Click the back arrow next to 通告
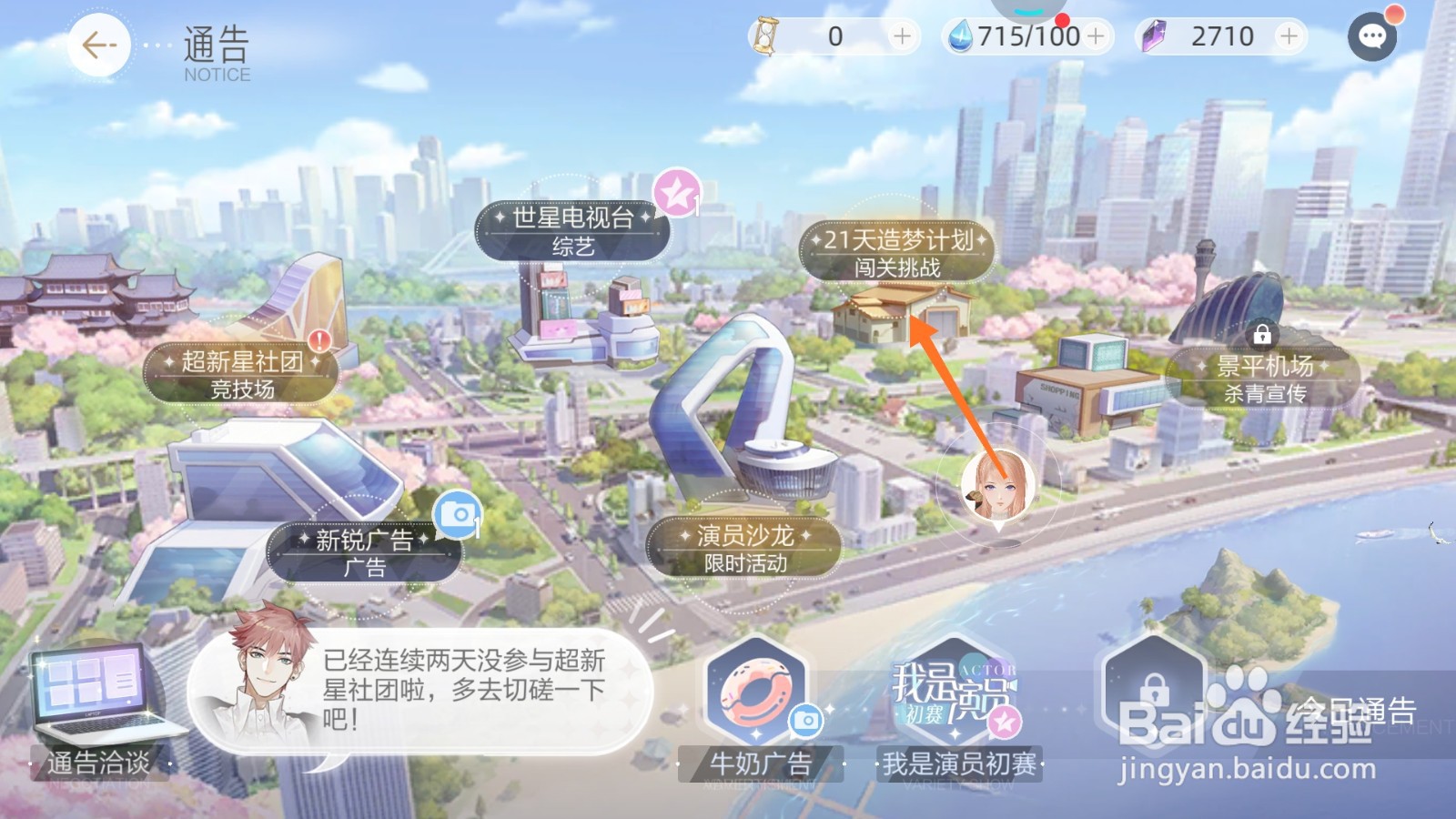The height and width of the screenshot is (819, 1456). click(99, 45)
